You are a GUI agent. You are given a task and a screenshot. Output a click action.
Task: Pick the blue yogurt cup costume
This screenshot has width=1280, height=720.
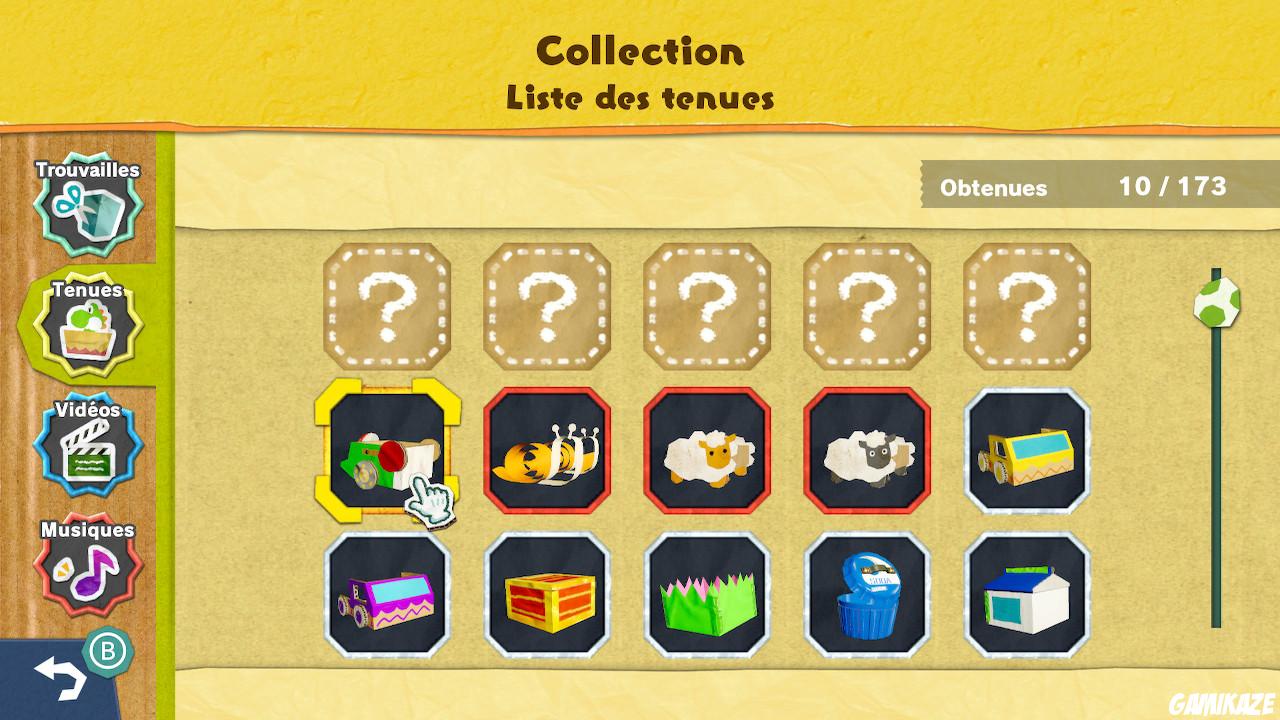pos(865,595)
